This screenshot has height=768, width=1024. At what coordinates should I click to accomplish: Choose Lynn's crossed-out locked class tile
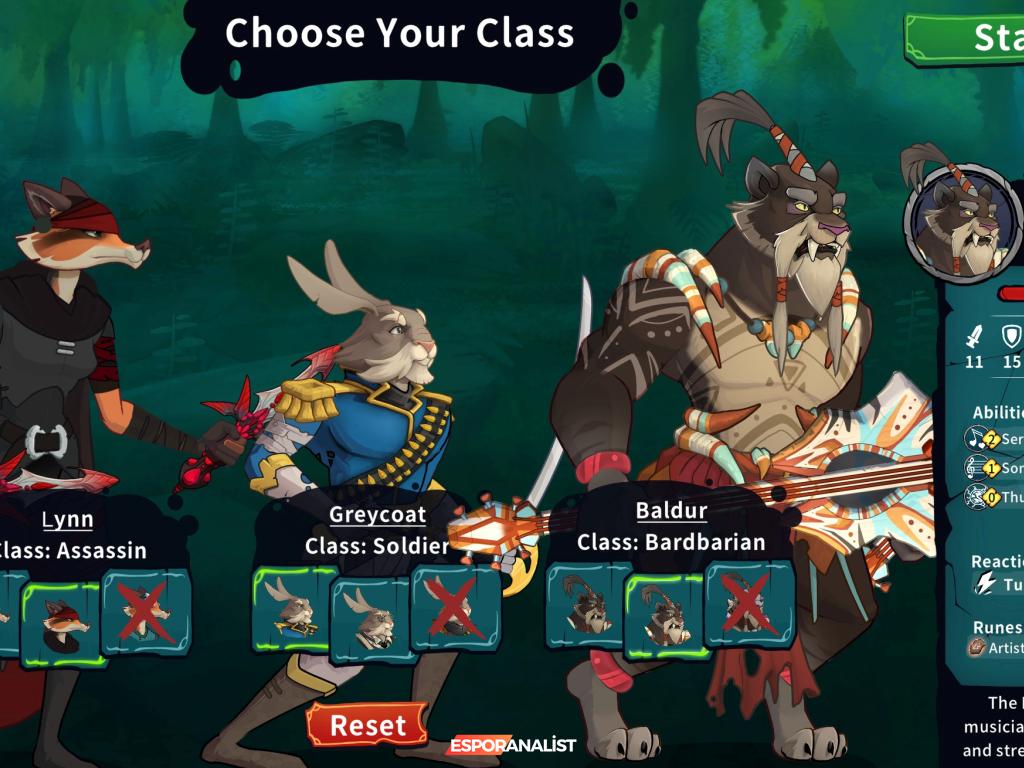146,612
